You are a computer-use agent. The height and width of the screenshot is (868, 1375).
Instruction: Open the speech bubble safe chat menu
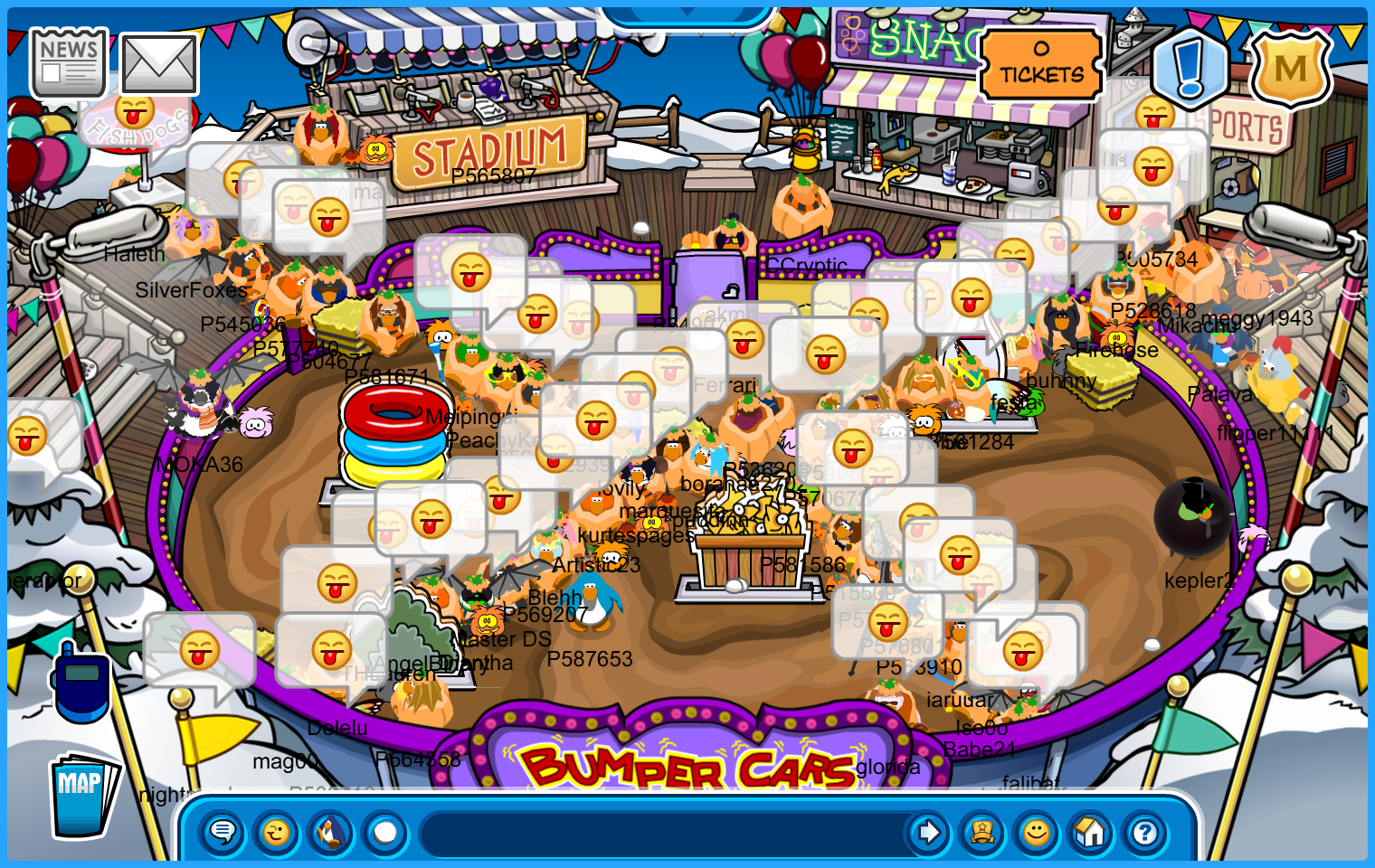click(x=223, y=832)
